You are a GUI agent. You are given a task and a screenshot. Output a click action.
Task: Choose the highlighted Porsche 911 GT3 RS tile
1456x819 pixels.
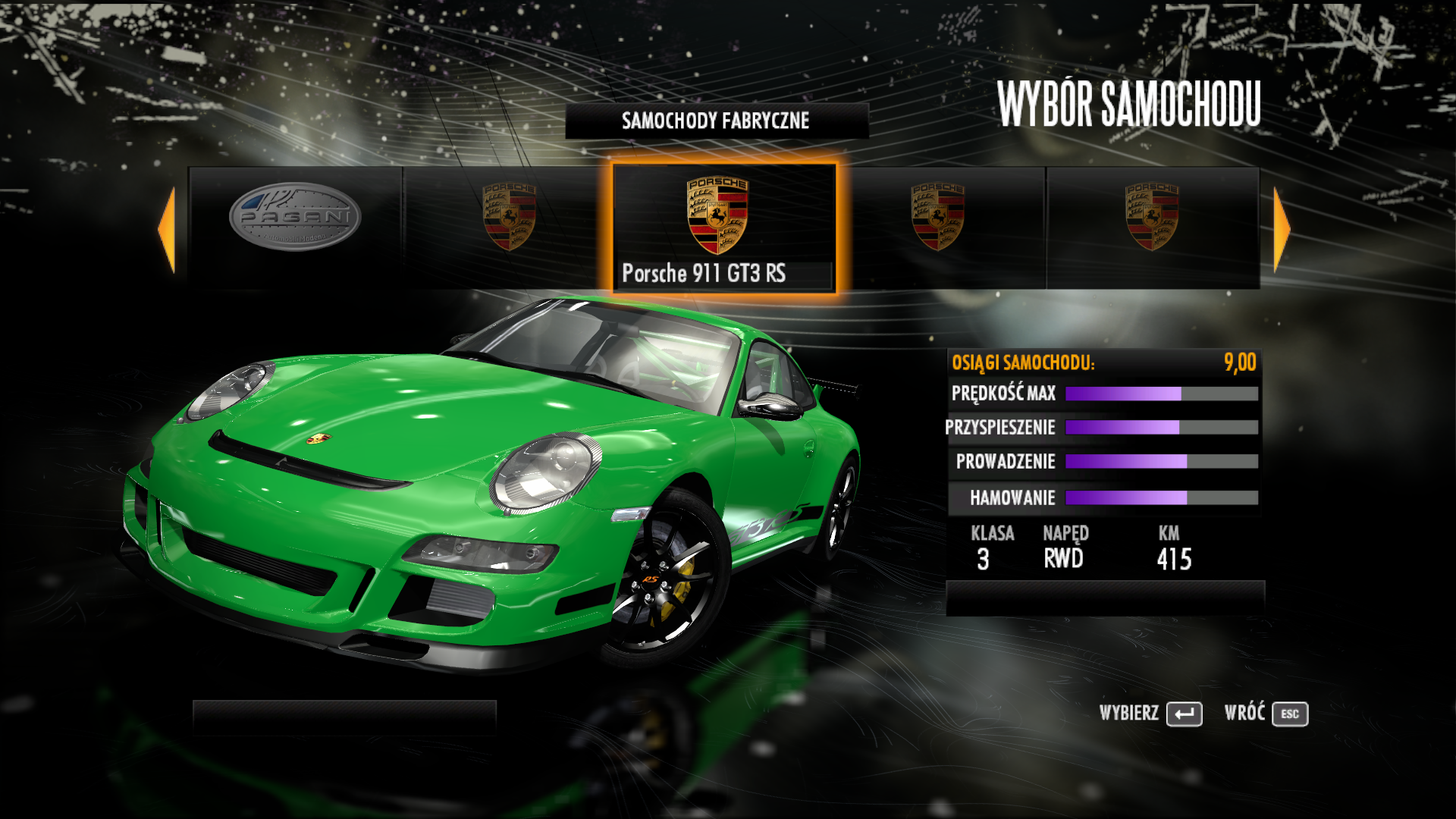723,227
